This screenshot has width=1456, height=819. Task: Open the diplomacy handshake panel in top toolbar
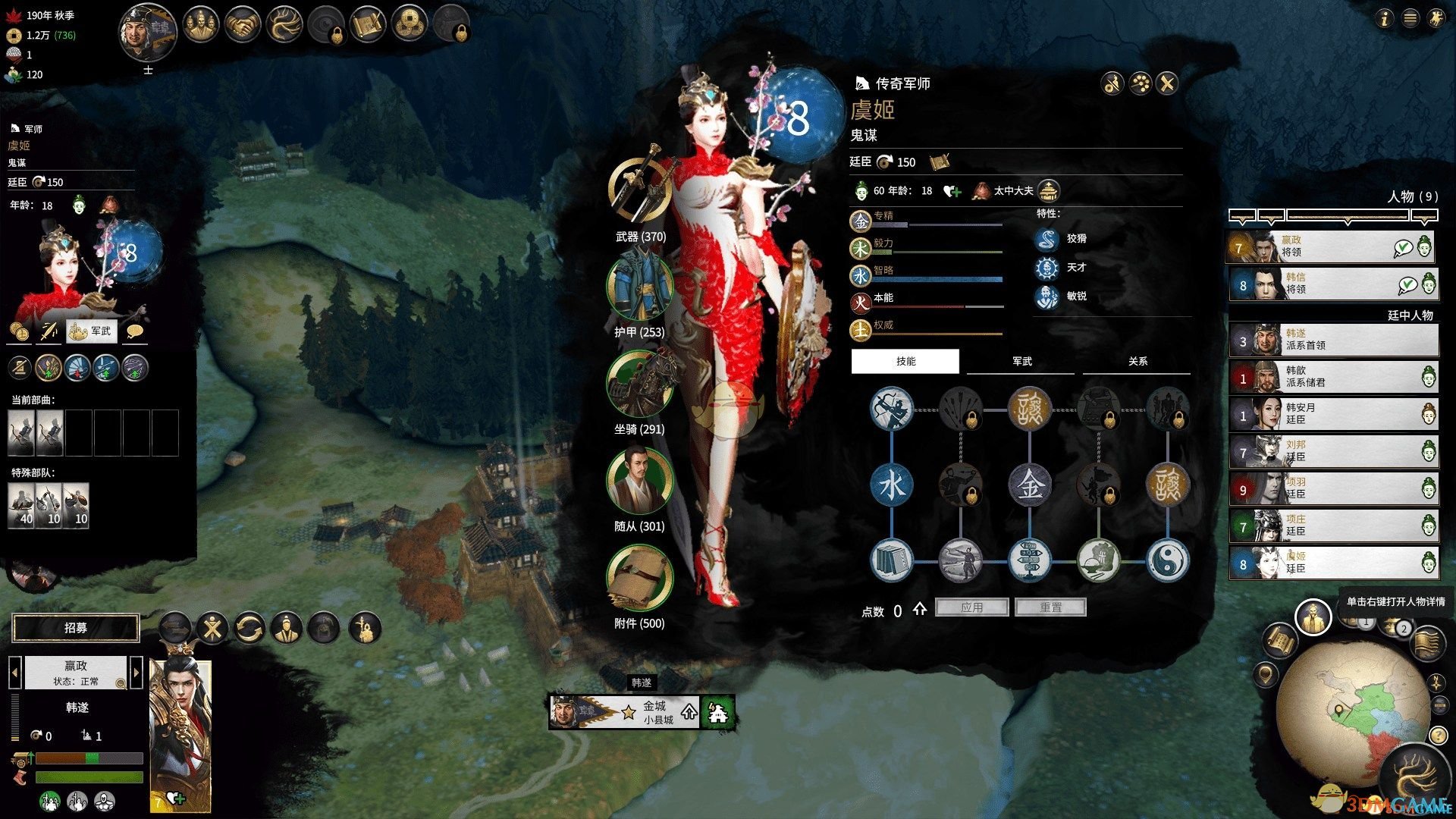tap(243, 24)
